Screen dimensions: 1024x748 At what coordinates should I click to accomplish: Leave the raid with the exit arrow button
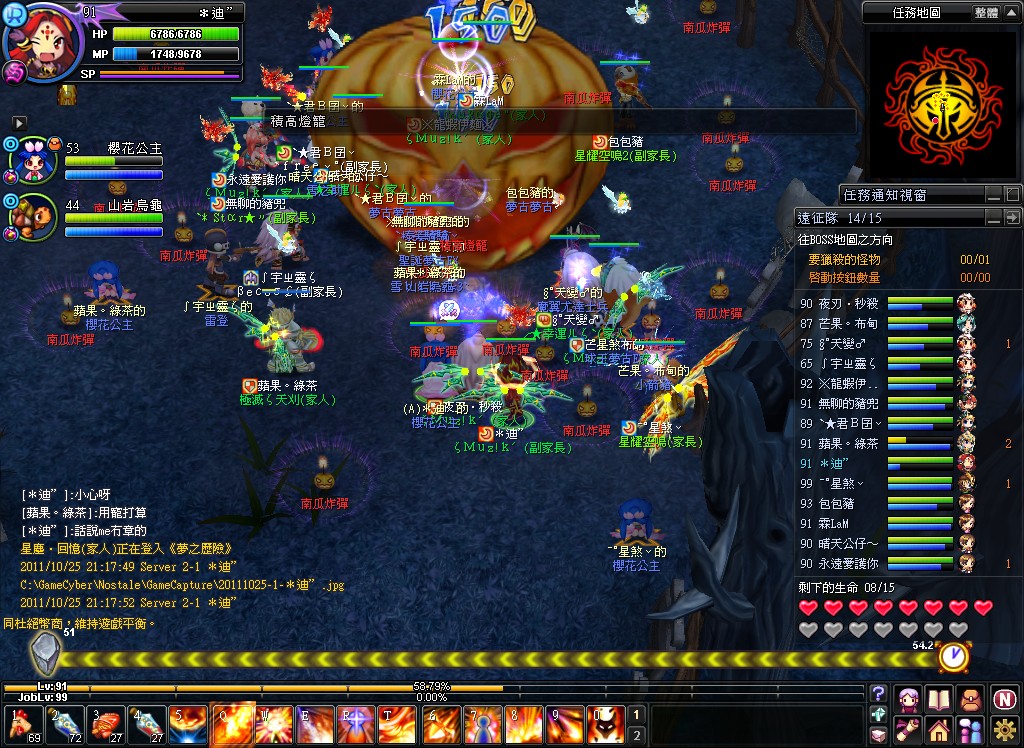tap(1012, 217)
